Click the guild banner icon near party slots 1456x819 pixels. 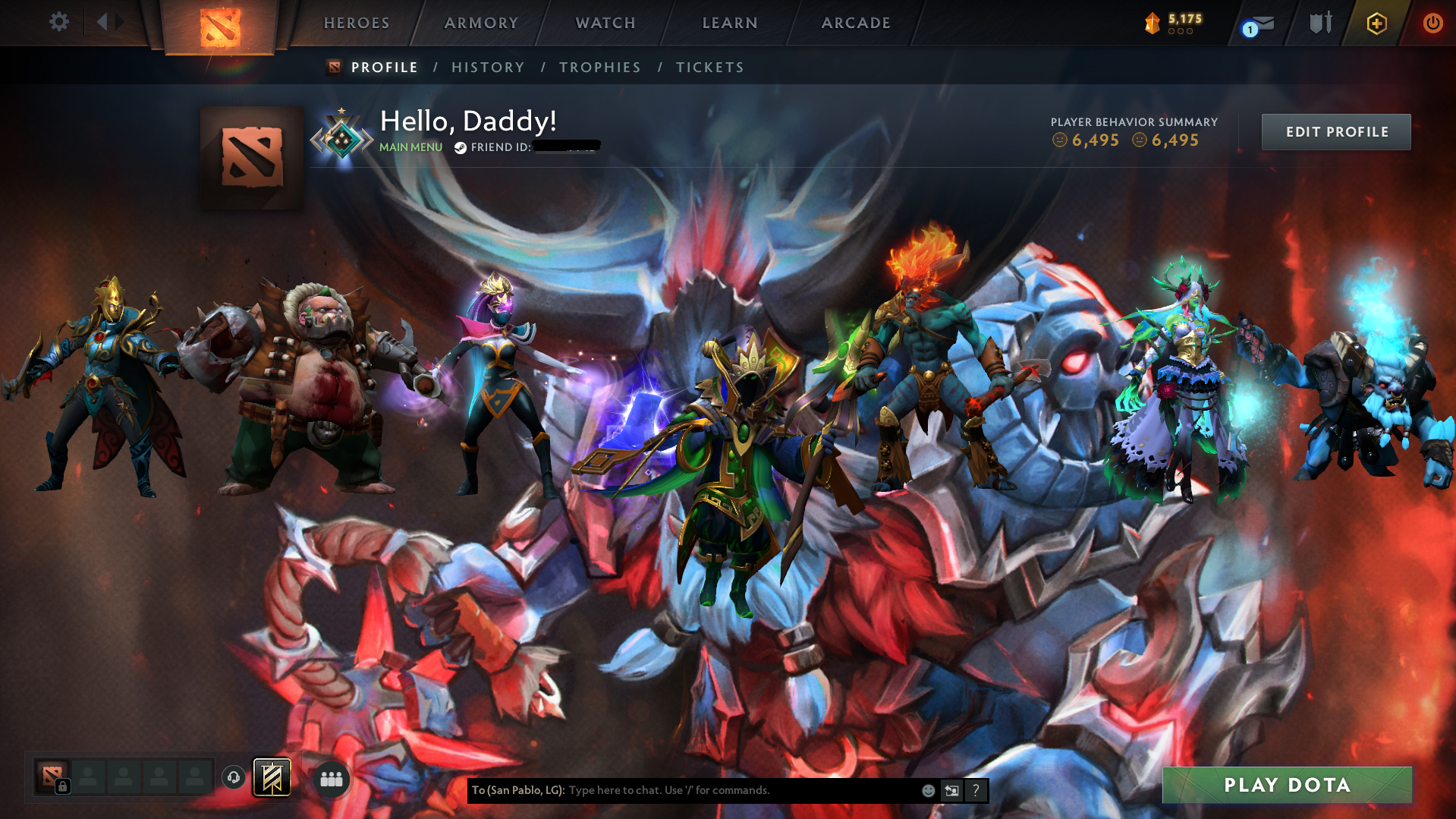[272, 777]
